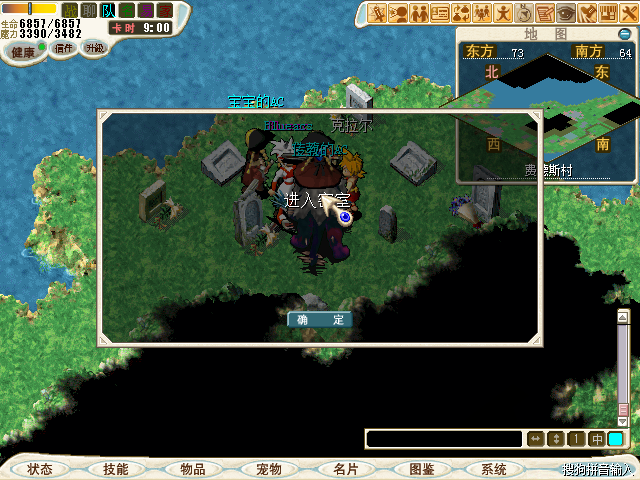This screenshot has width=640, height=480.
Task: Open the 名片 name card menu
Action: [x=344, y=469]
